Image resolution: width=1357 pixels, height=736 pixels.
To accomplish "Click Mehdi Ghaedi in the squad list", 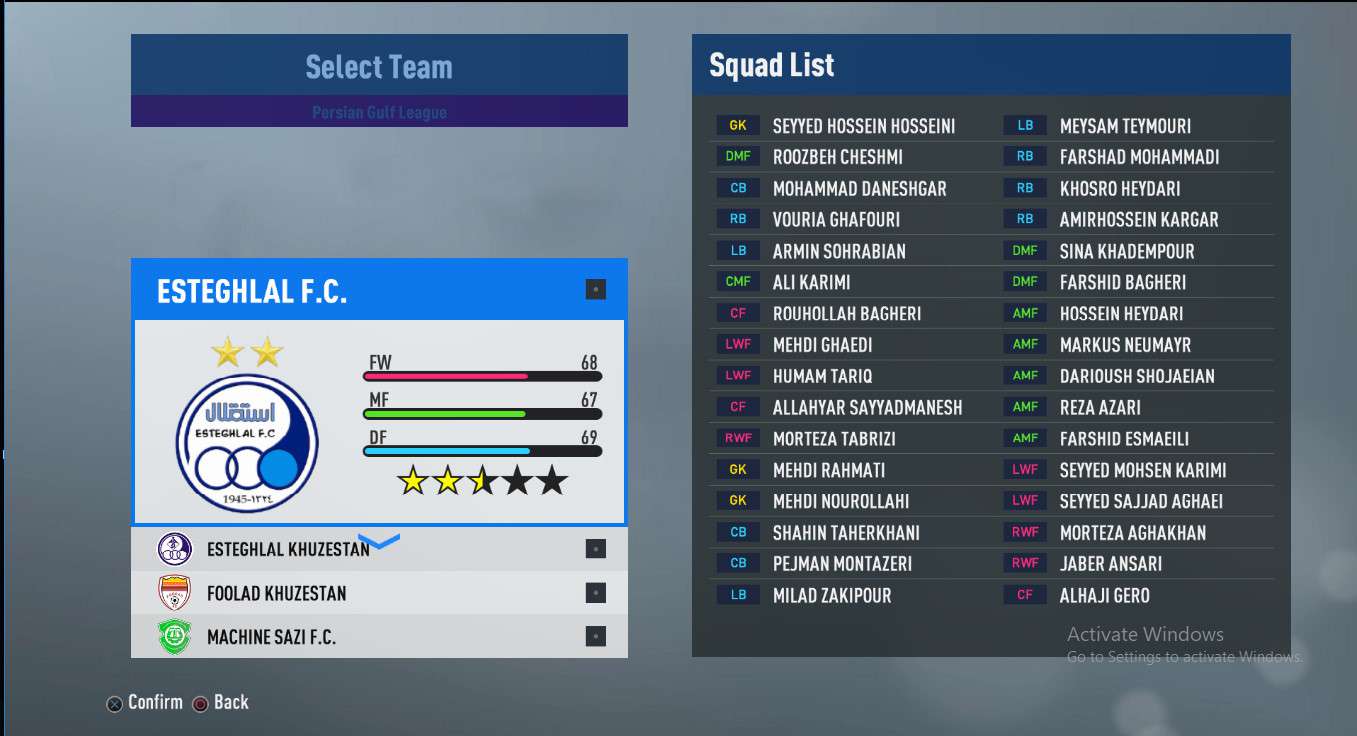I will (x=822, y=345).
